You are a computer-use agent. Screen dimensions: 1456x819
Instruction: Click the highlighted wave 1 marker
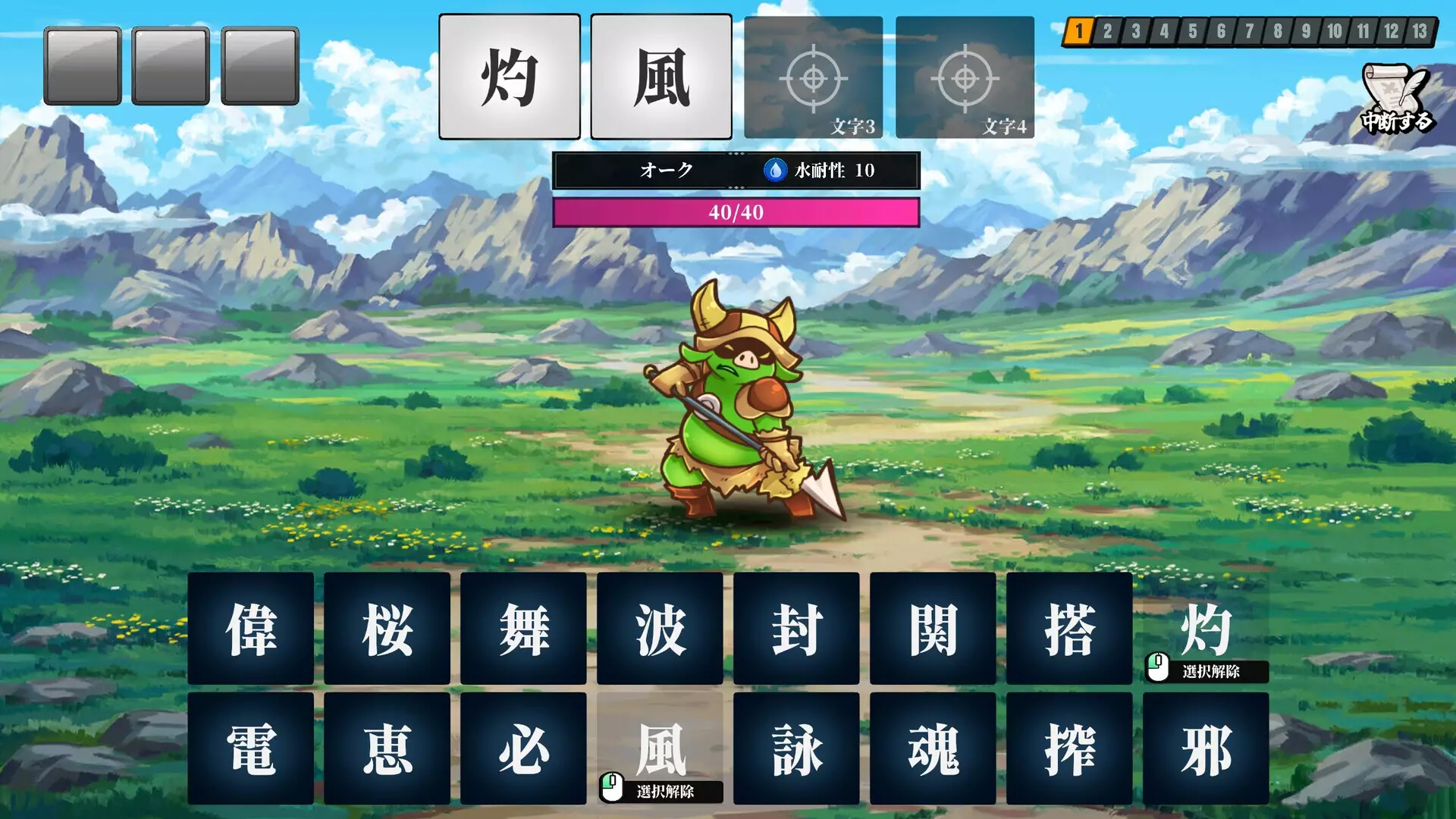click(1079, 30)
